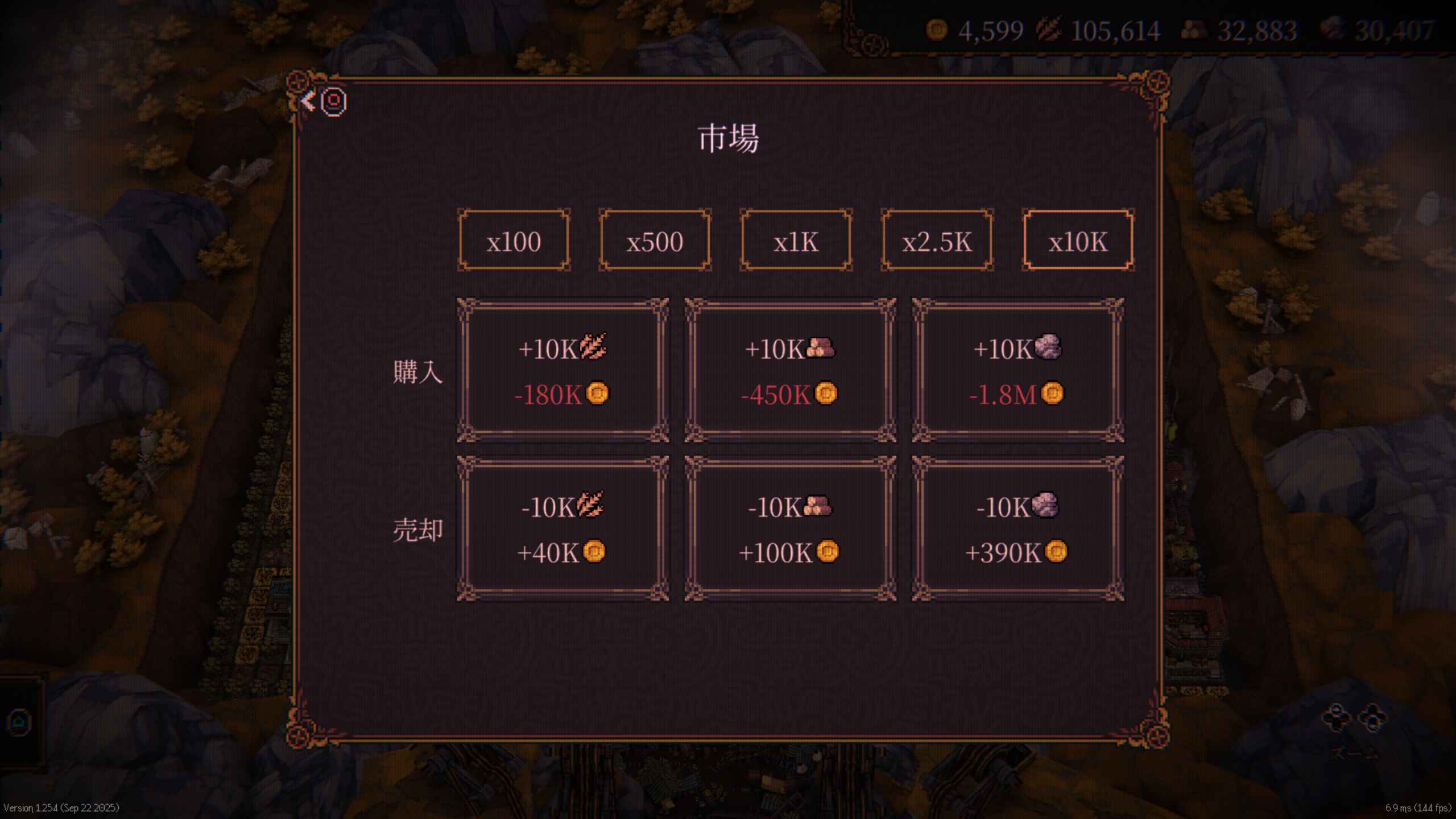Buy 10K stone for 1.8M gold
This screenshot has height=819, width=1456.
(1017, 370)
